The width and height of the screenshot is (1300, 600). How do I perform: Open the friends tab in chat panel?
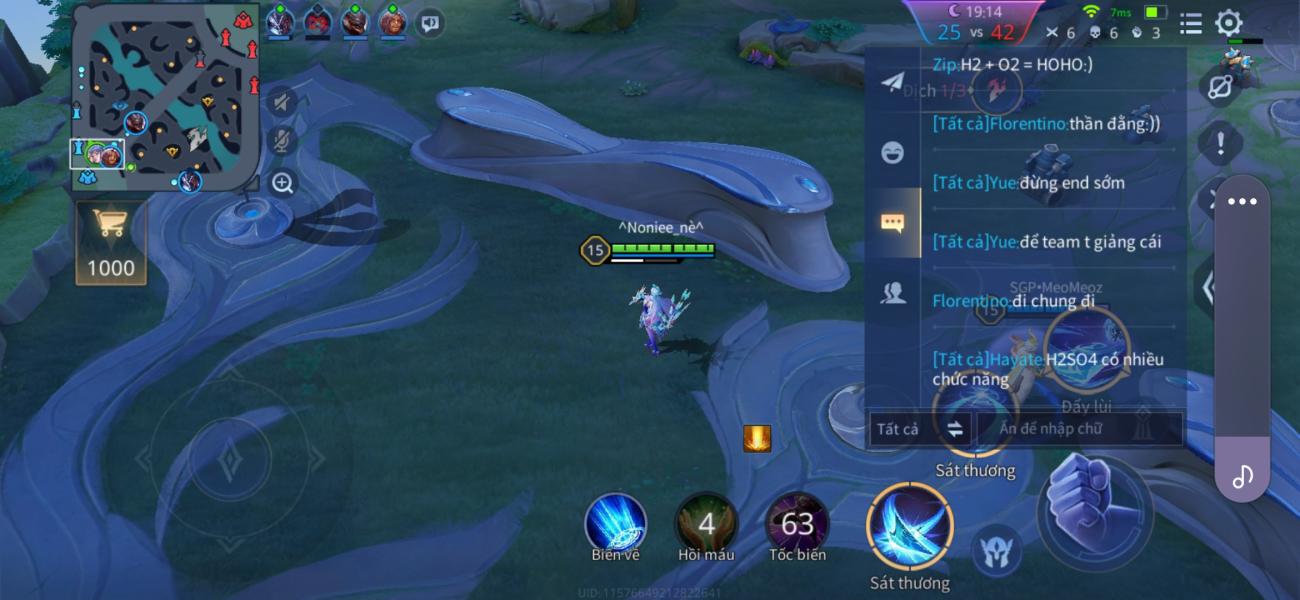pyautogui.click(x=892, y=292)
